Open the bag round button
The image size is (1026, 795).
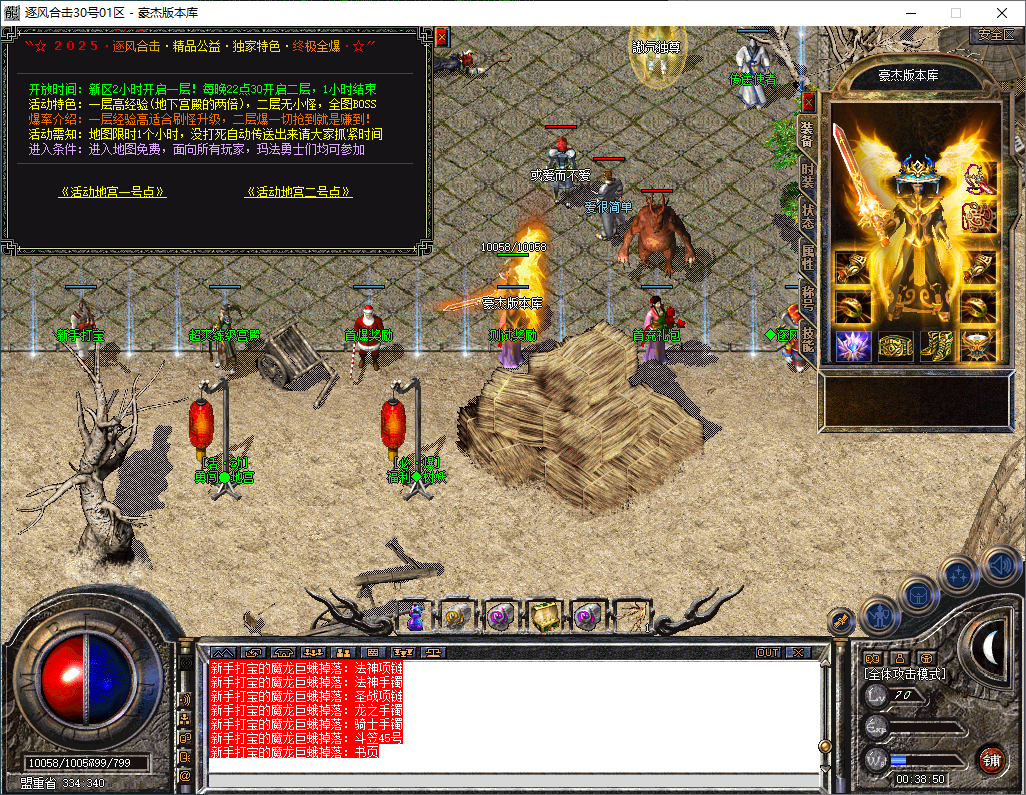coord(917,592)
